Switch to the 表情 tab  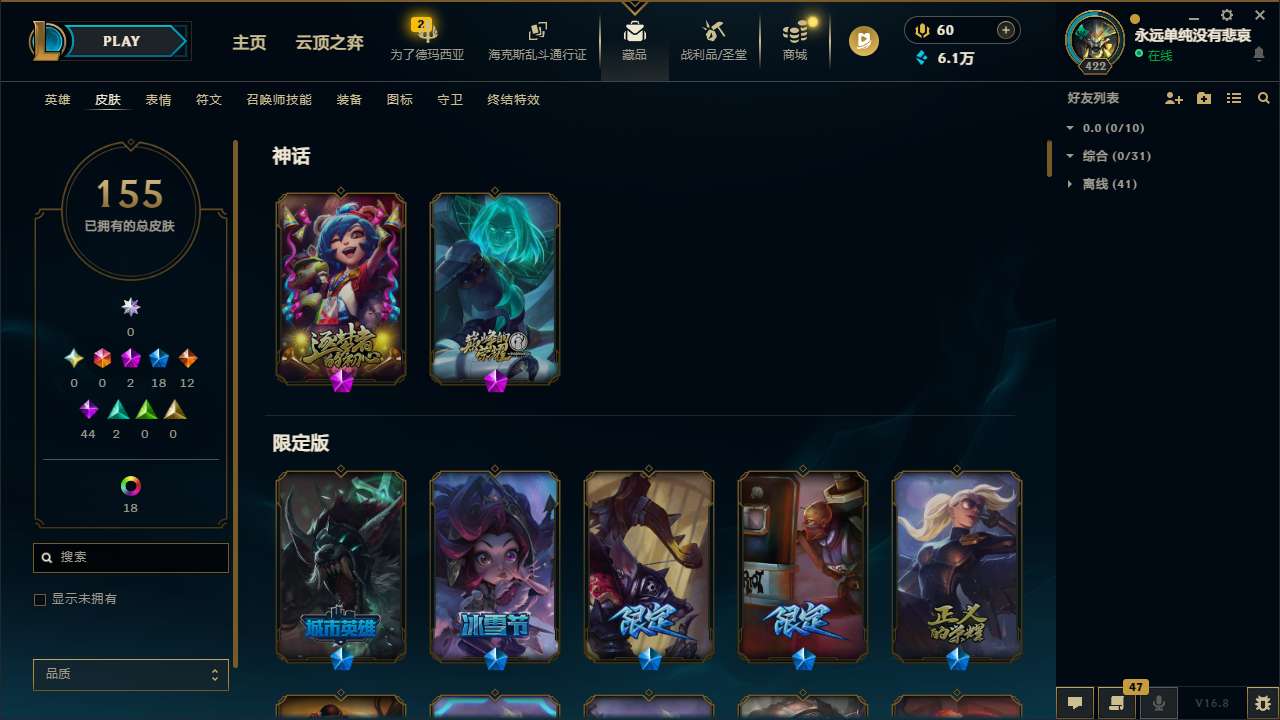coord(157,99)
